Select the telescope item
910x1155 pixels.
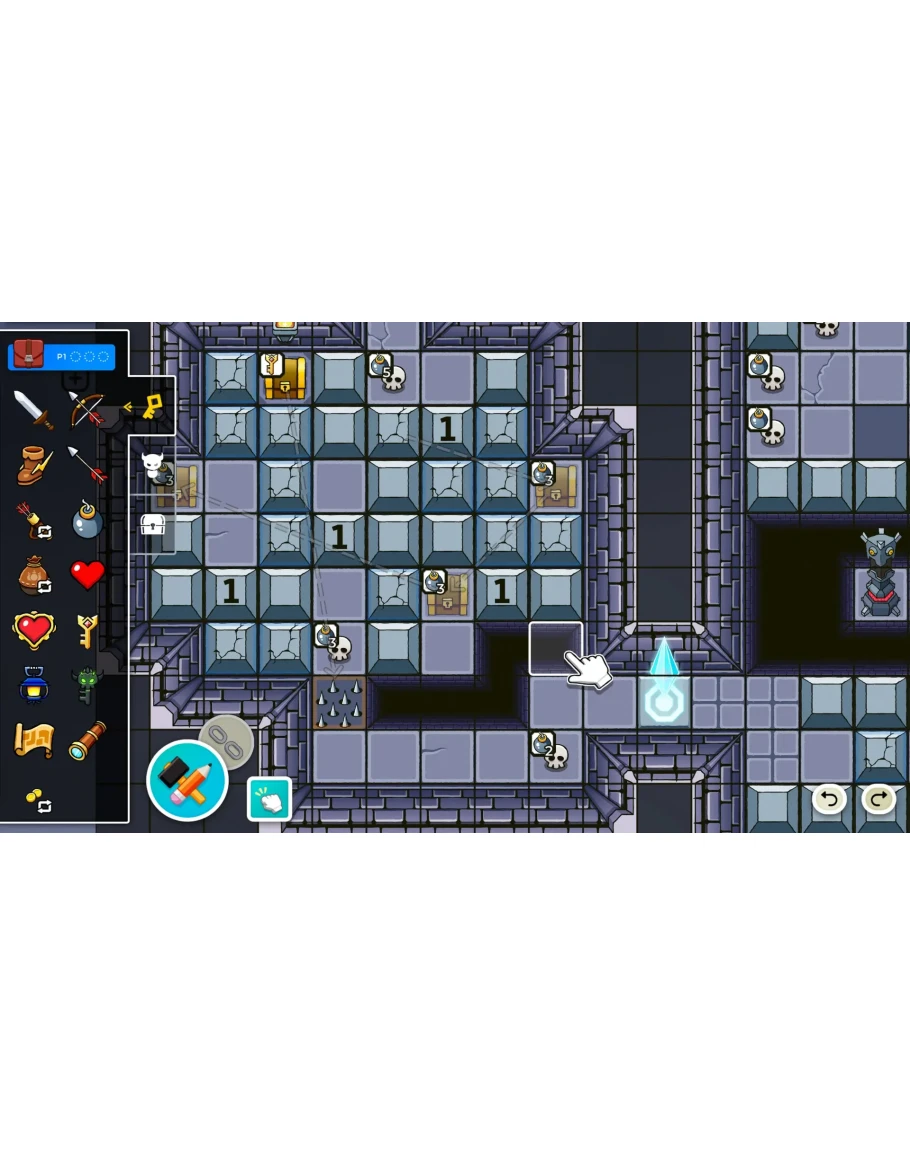87,741
